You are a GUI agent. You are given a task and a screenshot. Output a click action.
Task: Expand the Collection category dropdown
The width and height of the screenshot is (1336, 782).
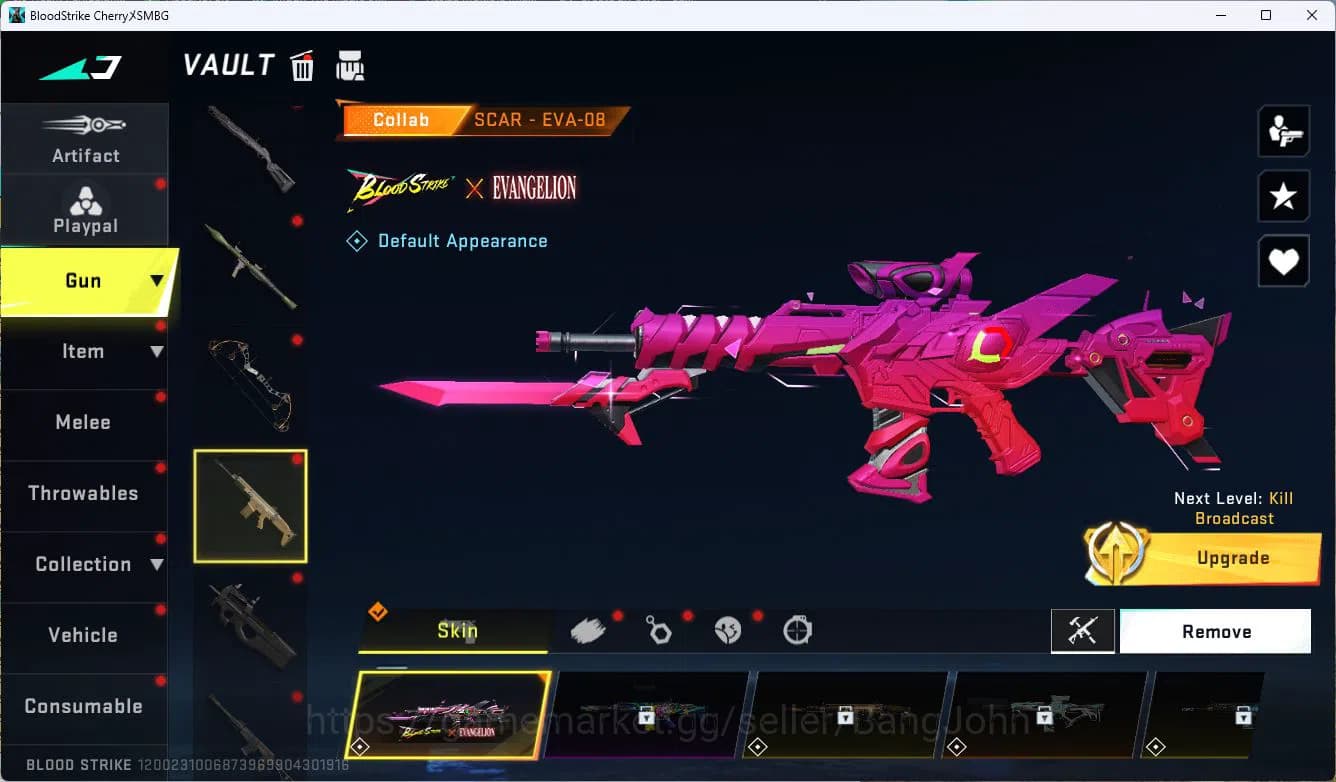(x=155, y=564)
